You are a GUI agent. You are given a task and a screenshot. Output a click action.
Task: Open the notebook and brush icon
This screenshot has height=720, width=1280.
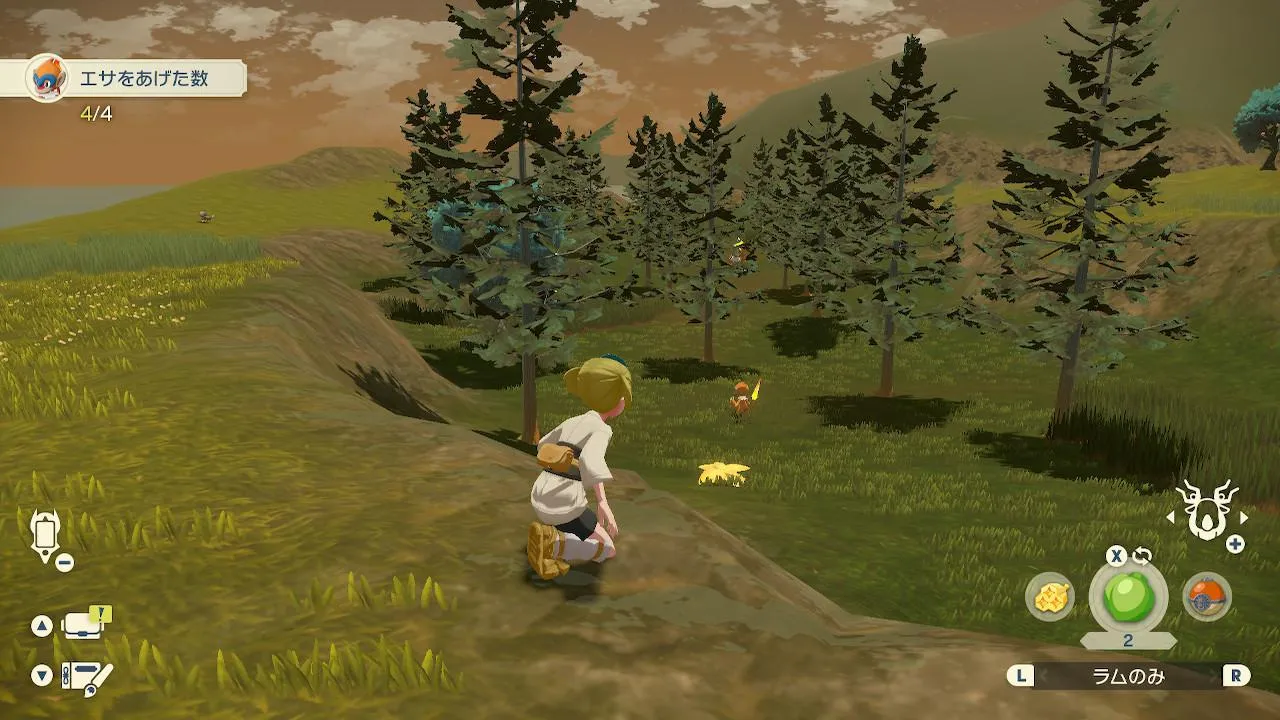[86, 676]
